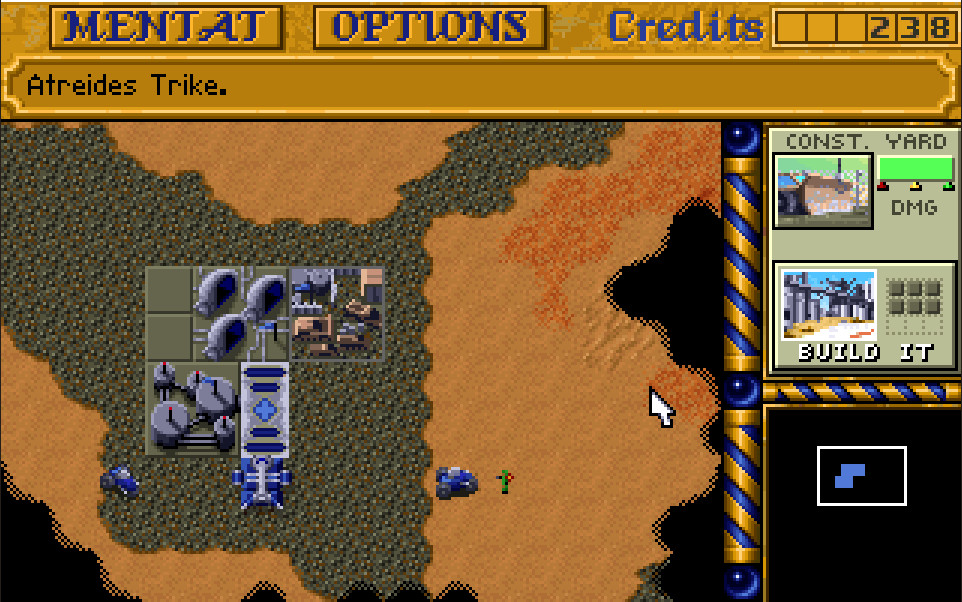
Task: Select the Construction Yard portrait
Action: pos(823,190)
